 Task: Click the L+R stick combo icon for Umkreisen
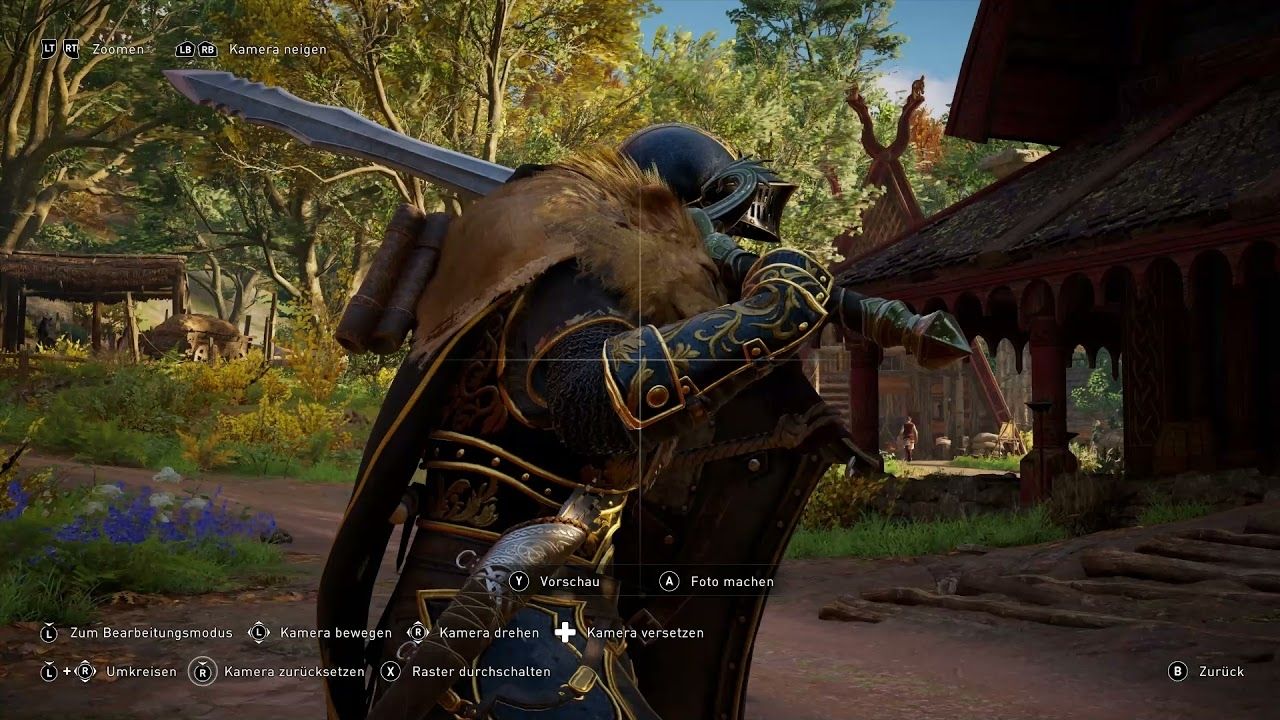65,672
